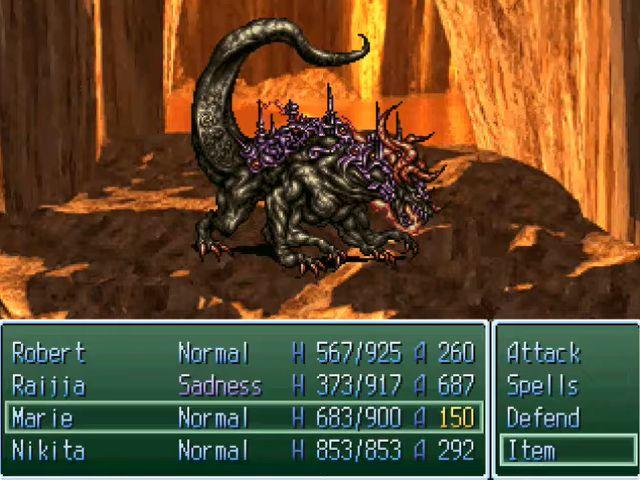This screenshot has height=480, width=640.
Task: Pick Raijia's party row
Action: [x=48, y=385]
